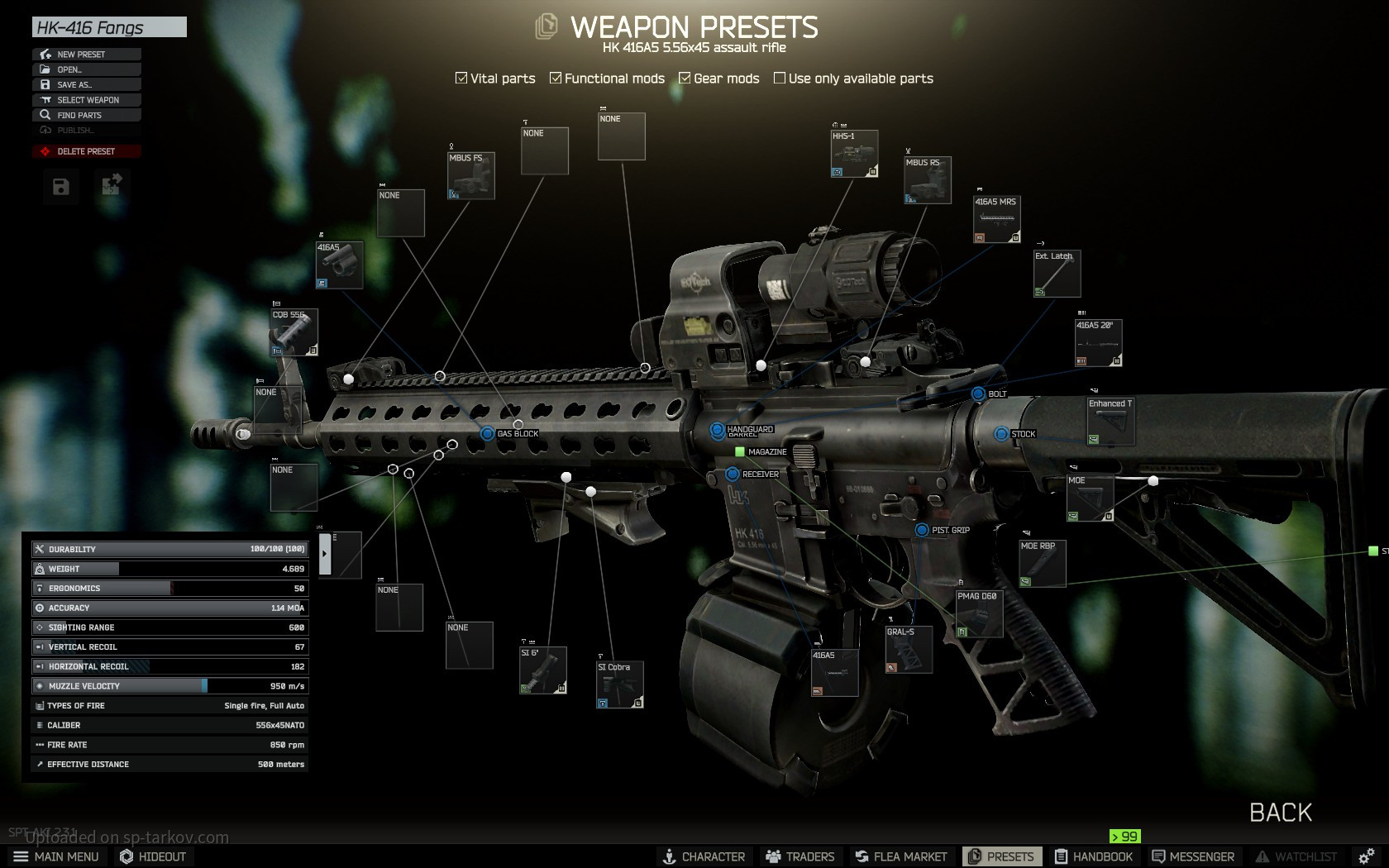1389x868 pixels.
Task: Open the Handbook
Action: (x=1093, y=856)
